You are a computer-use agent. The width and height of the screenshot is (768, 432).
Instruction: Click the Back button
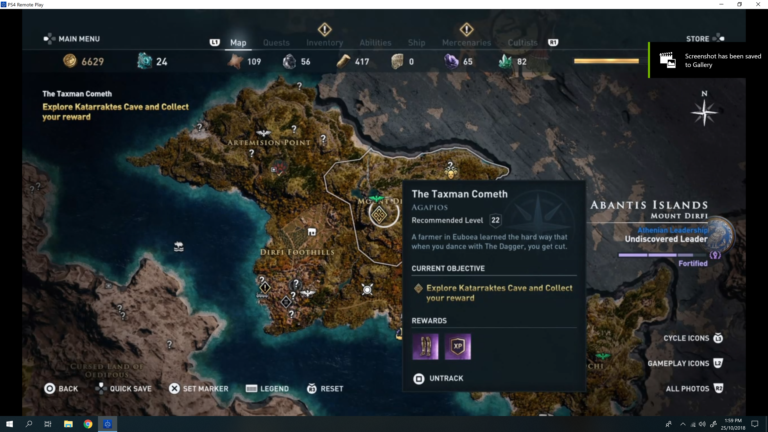[60, 388]
